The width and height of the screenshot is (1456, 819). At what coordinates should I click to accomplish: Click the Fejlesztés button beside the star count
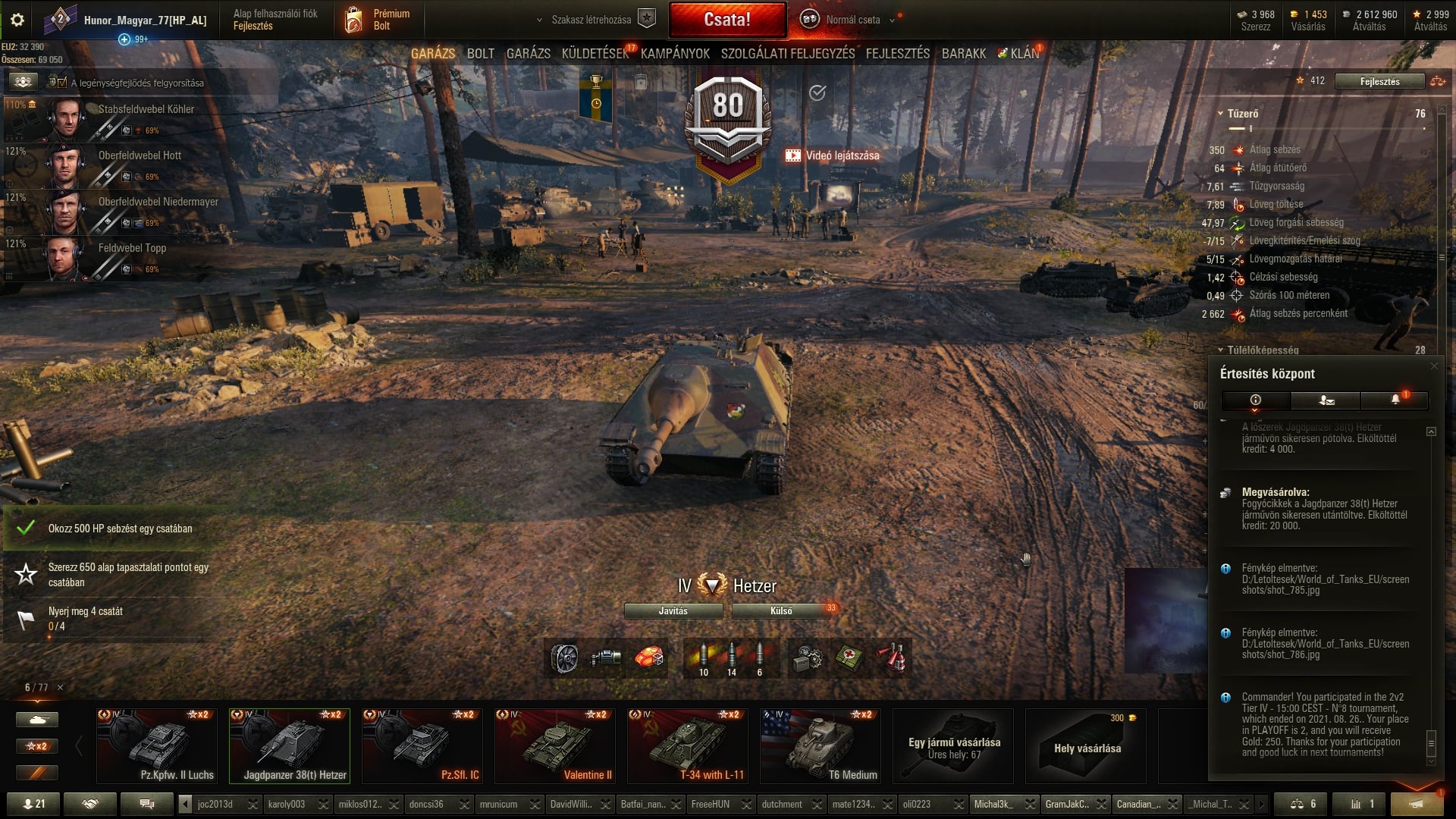pyautogui.click(x=1379, y=81)
